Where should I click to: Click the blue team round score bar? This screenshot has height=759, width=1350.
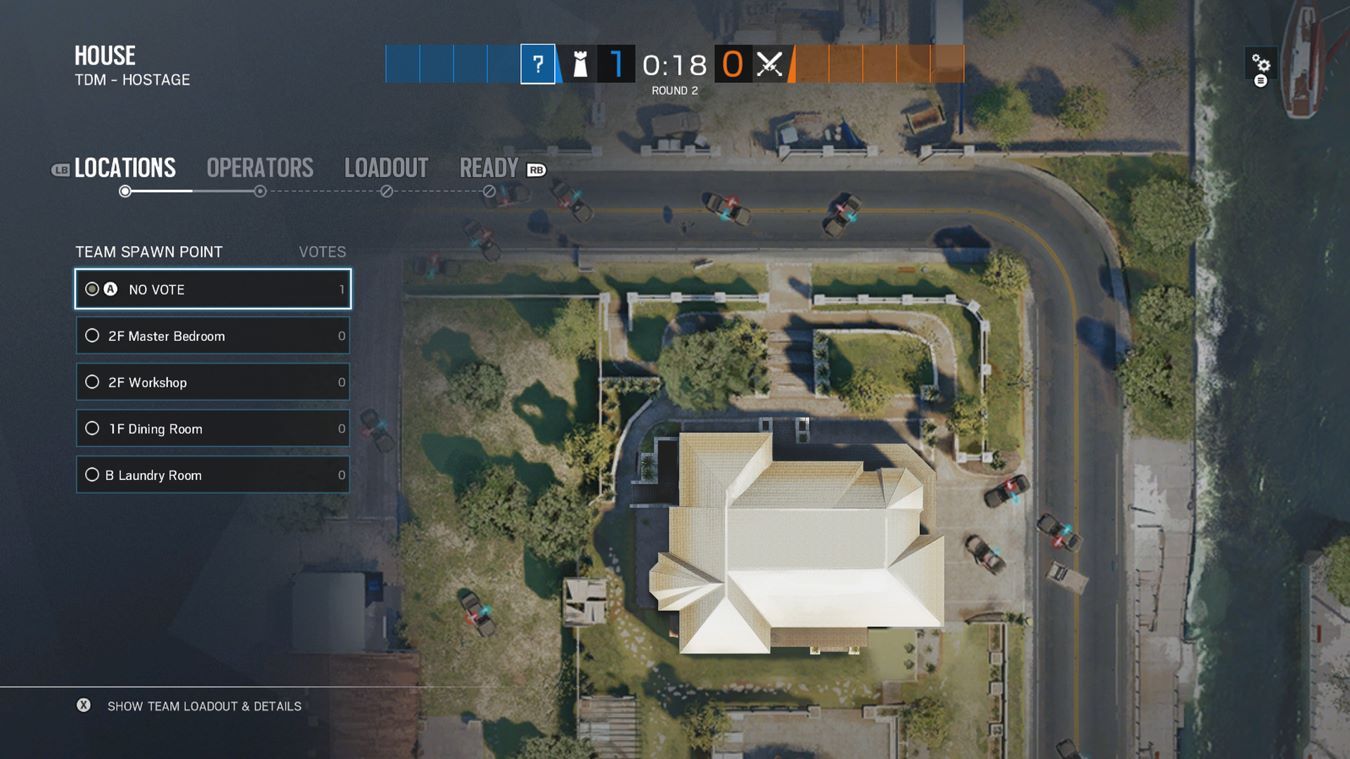coord(450,63)
